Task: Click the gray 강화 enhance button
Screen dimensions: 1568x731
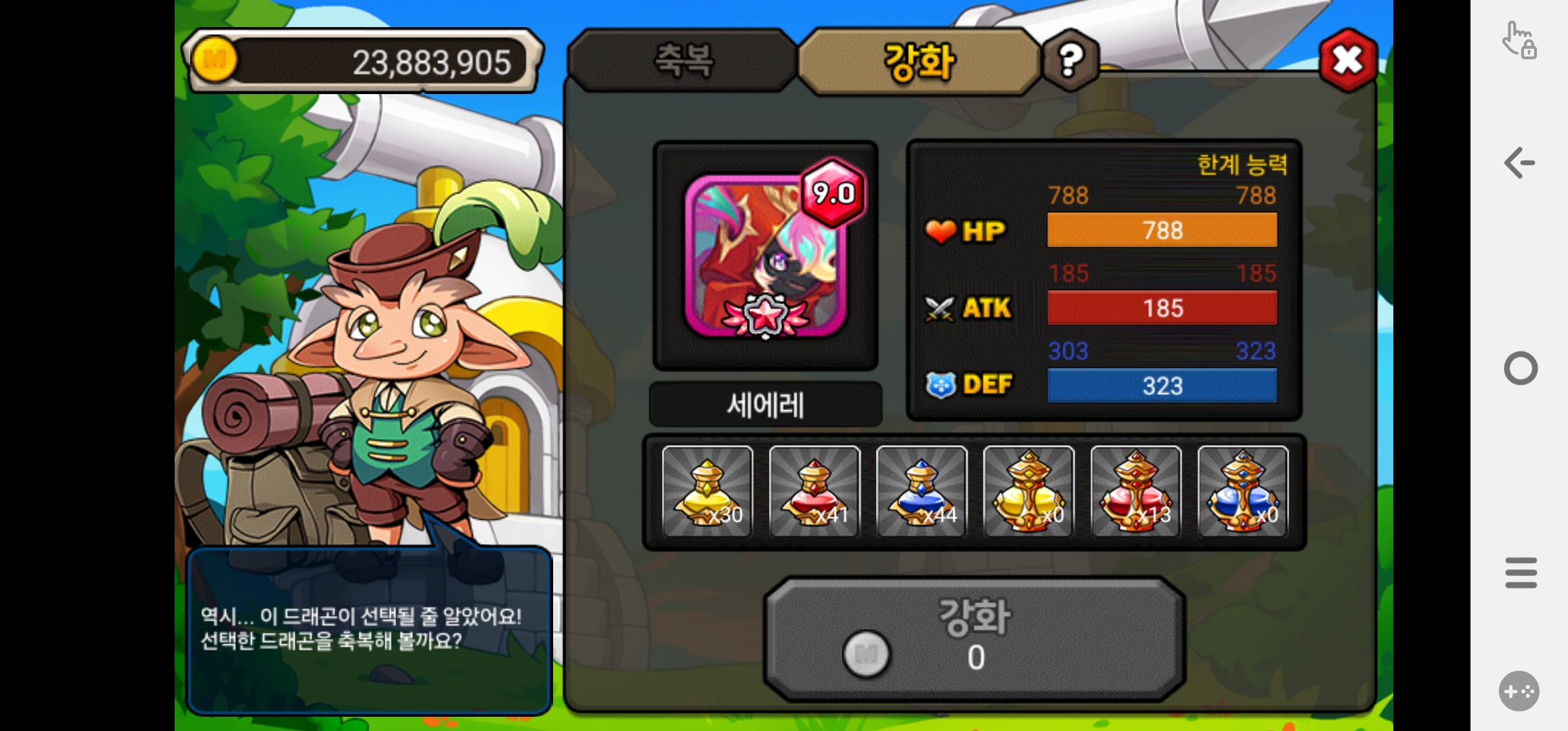Action: [x=974, y=638]
